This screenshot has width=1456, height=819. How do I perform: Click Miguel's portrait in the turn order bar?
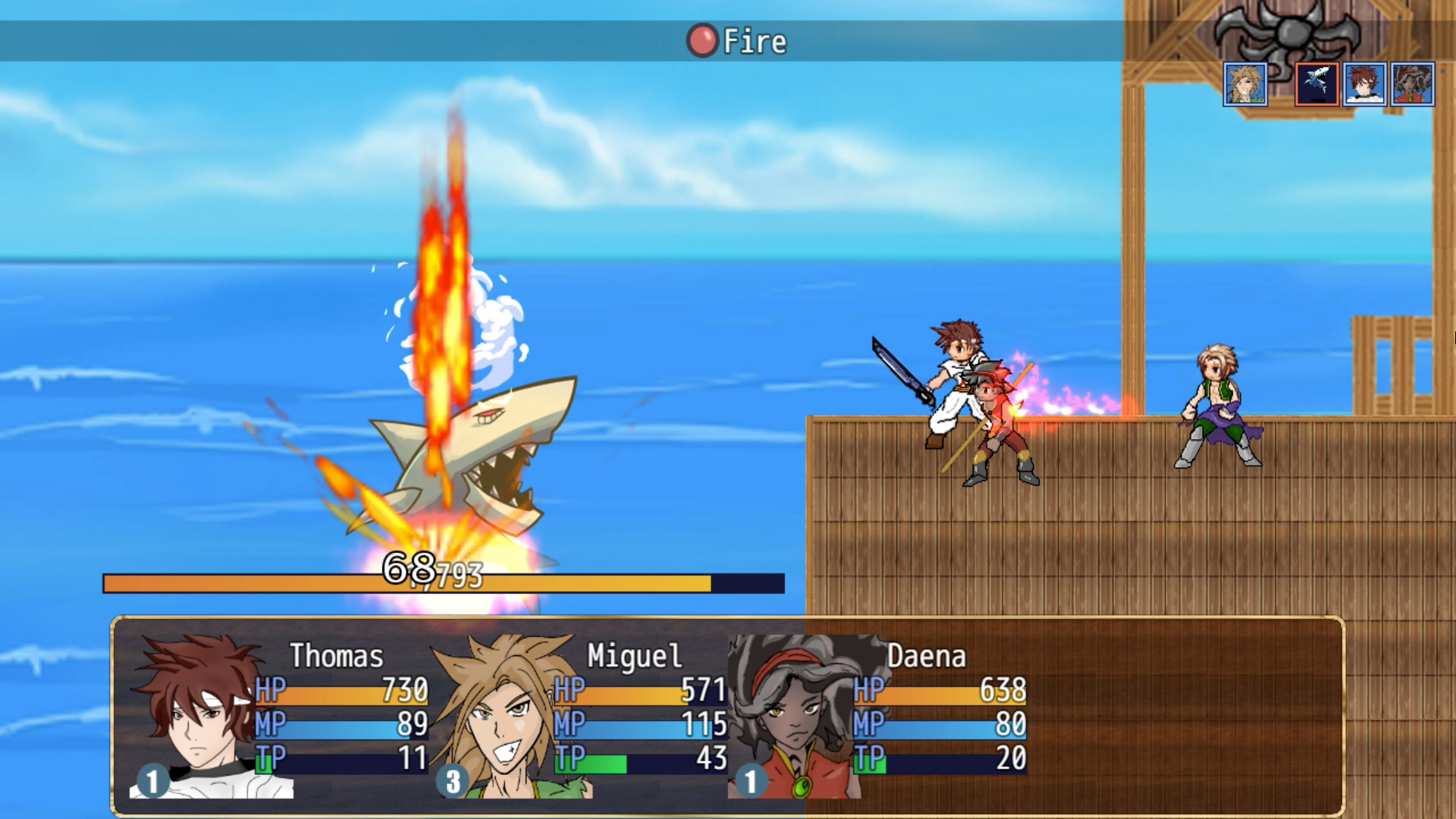pyautogui.click(x=1244, y=83)
